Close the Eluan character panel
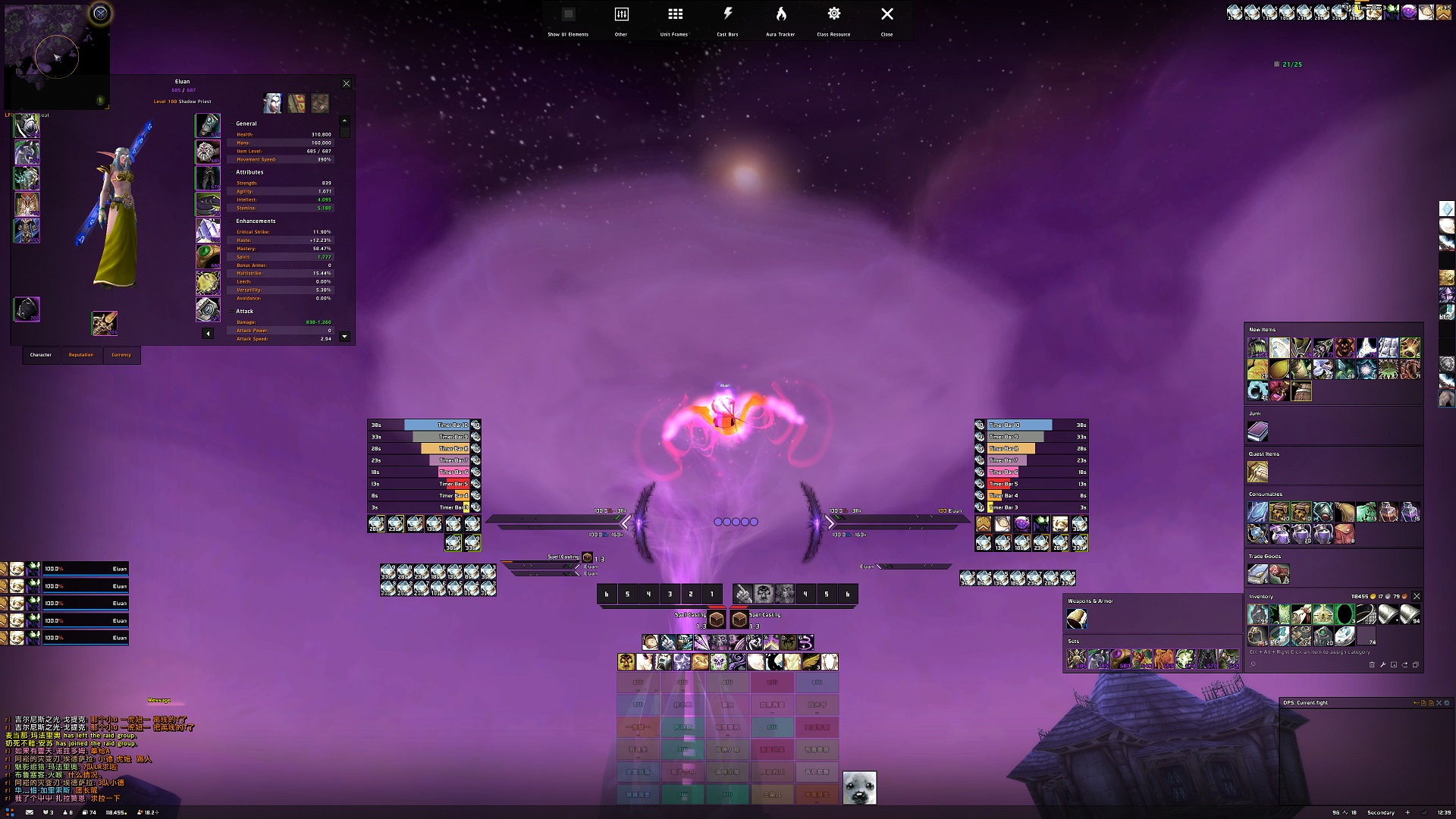The image size is (1456, 819). 347,83
